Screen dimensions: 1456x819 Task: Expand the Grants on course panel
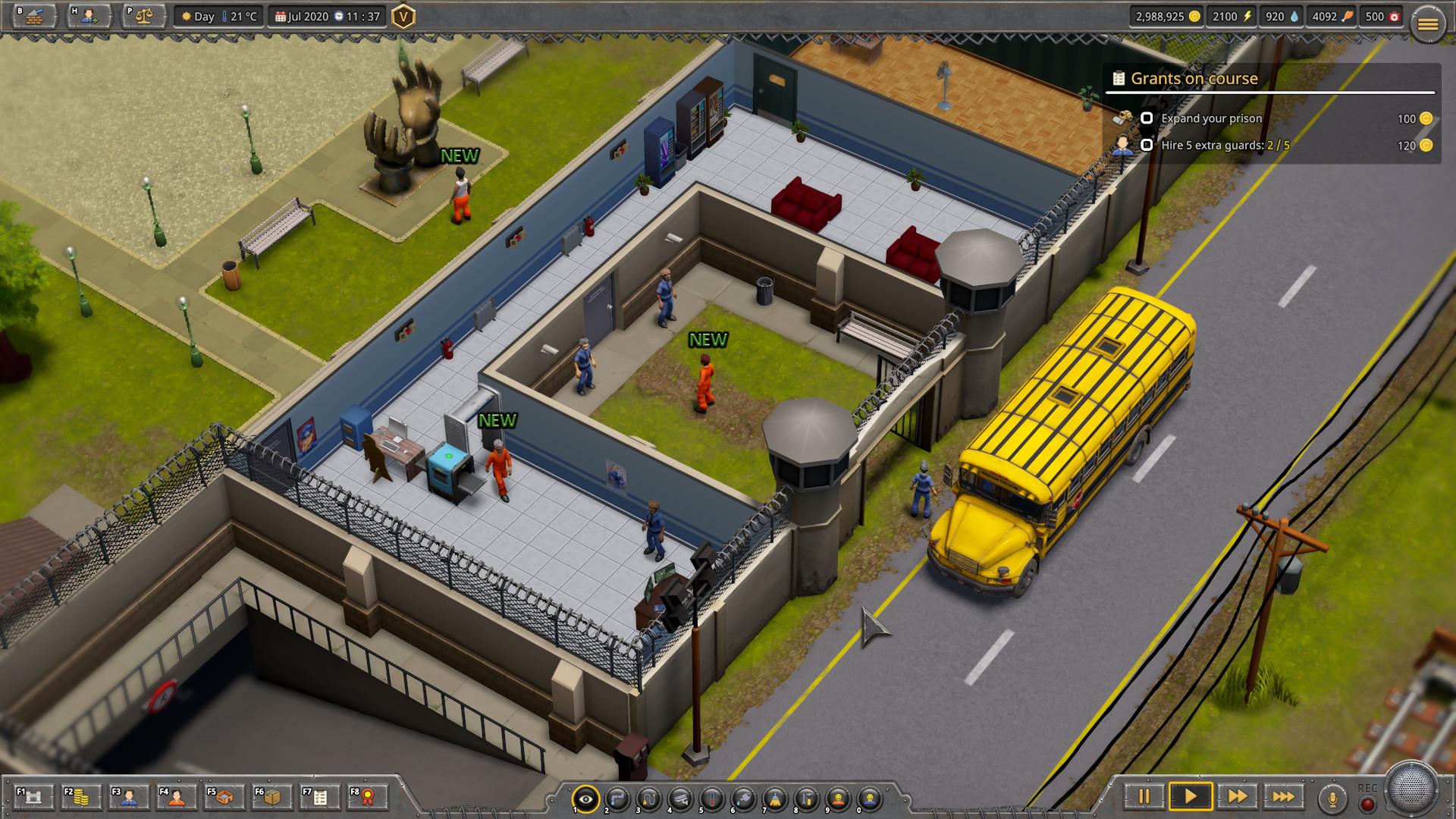tap(1193, 79)
